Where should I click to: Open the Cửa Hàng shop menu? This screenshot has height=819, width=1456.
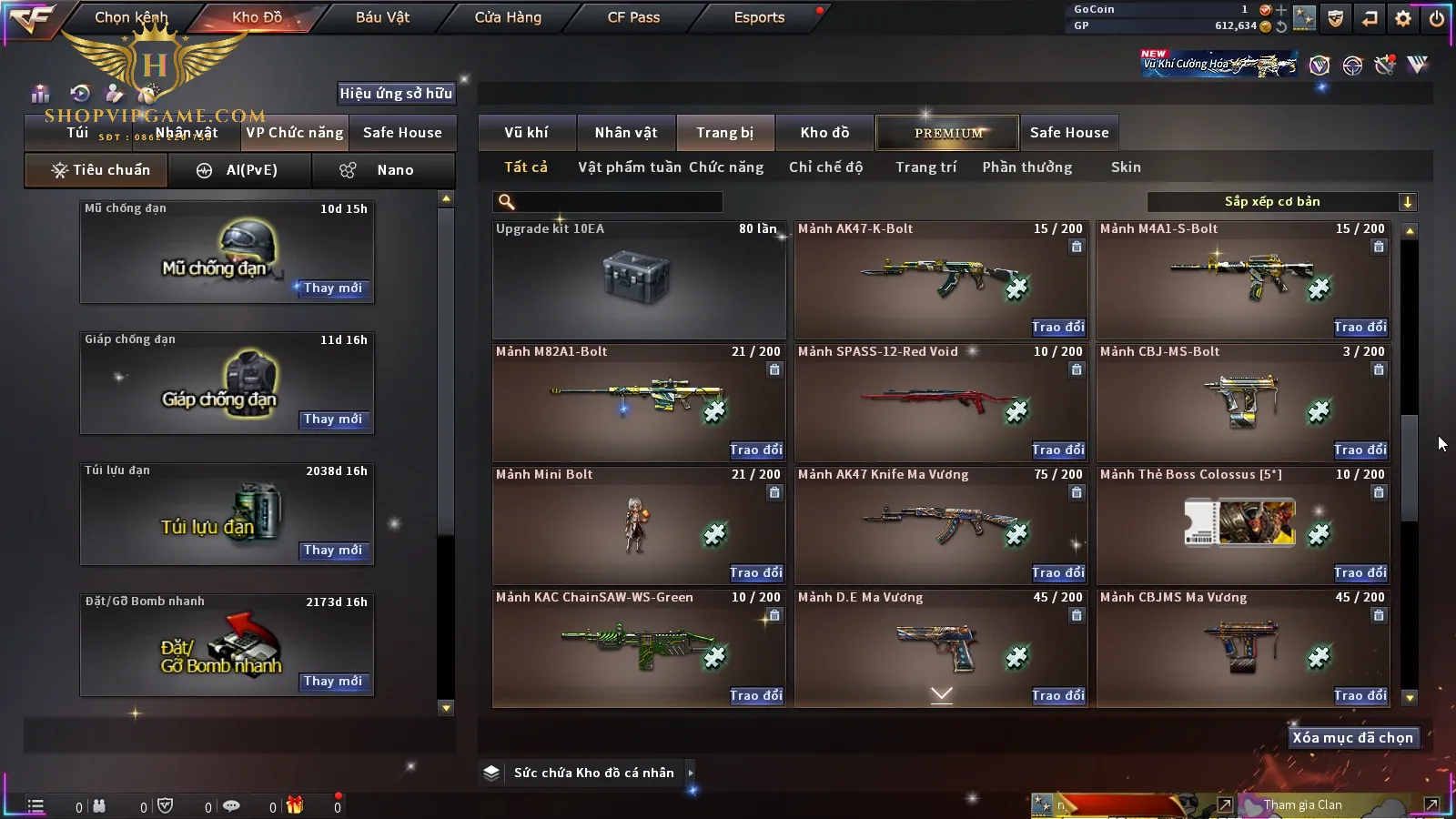tap(508, 17)
